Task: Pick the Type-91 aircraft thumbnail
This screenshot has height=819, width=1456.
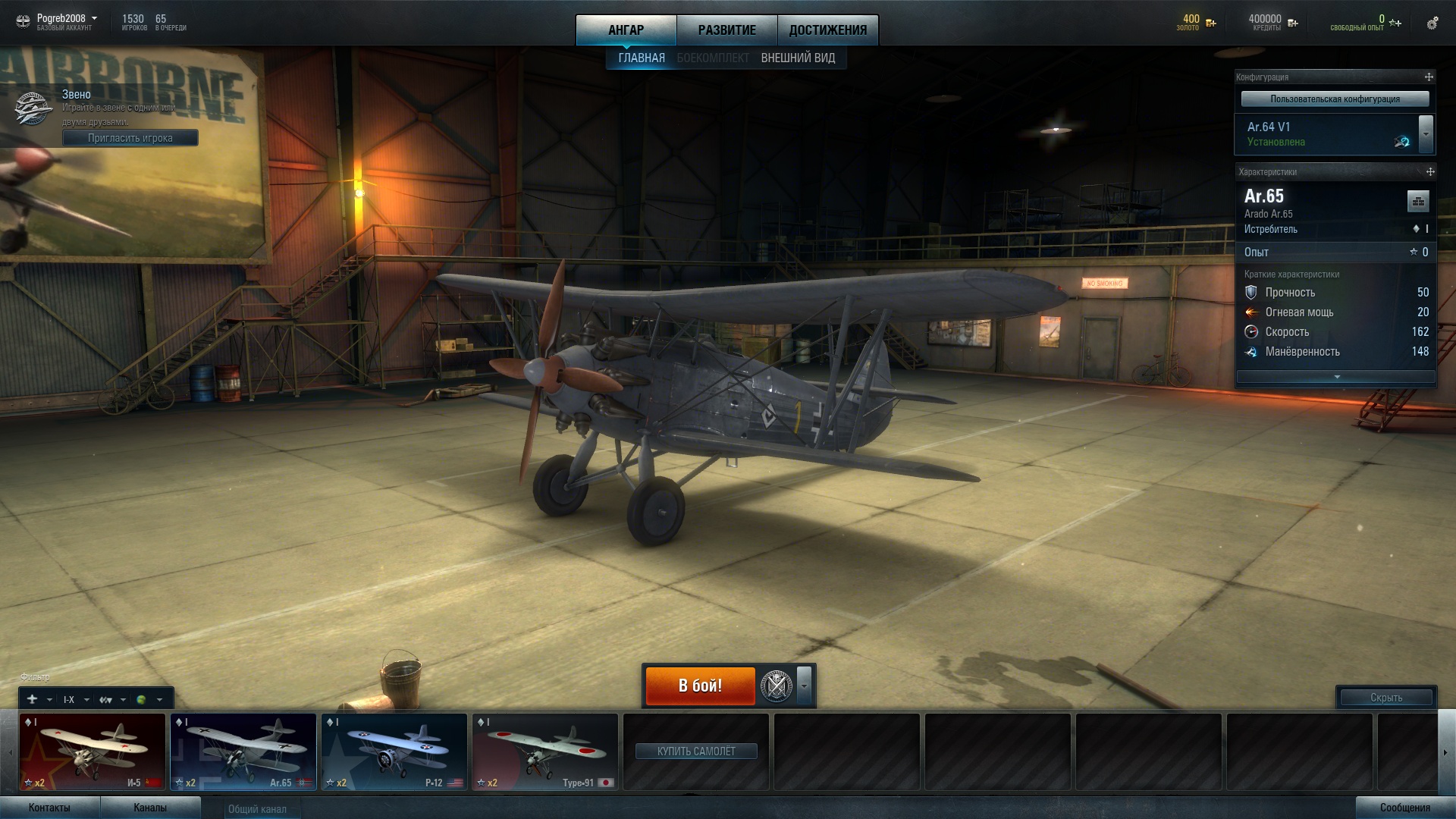Action: (544, 752)
